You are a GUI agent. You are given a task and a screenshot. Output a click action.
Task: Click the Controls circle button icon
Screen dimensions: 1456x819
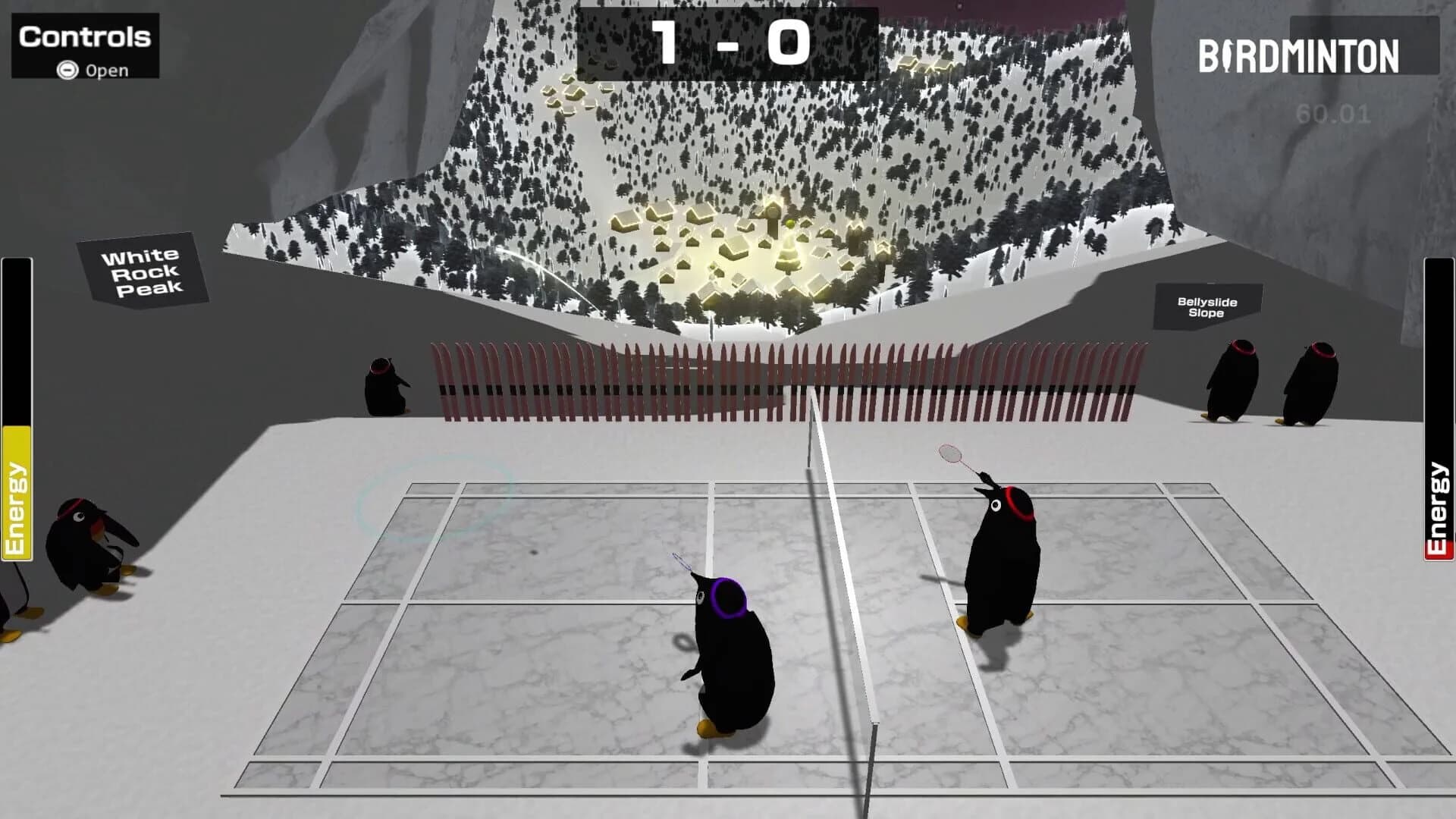[68, 71]
